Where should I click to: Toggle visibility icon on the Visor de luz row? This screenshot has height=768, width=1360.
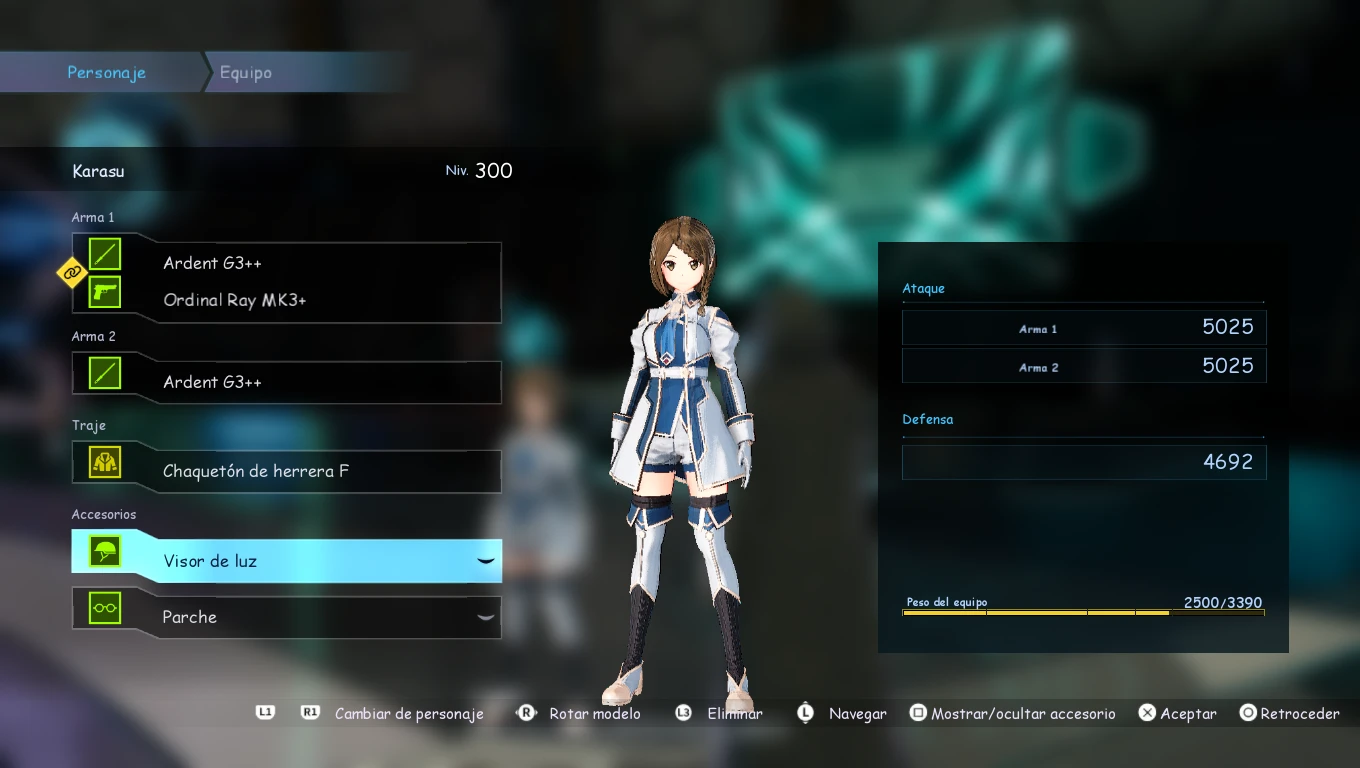tap(486, 561)
